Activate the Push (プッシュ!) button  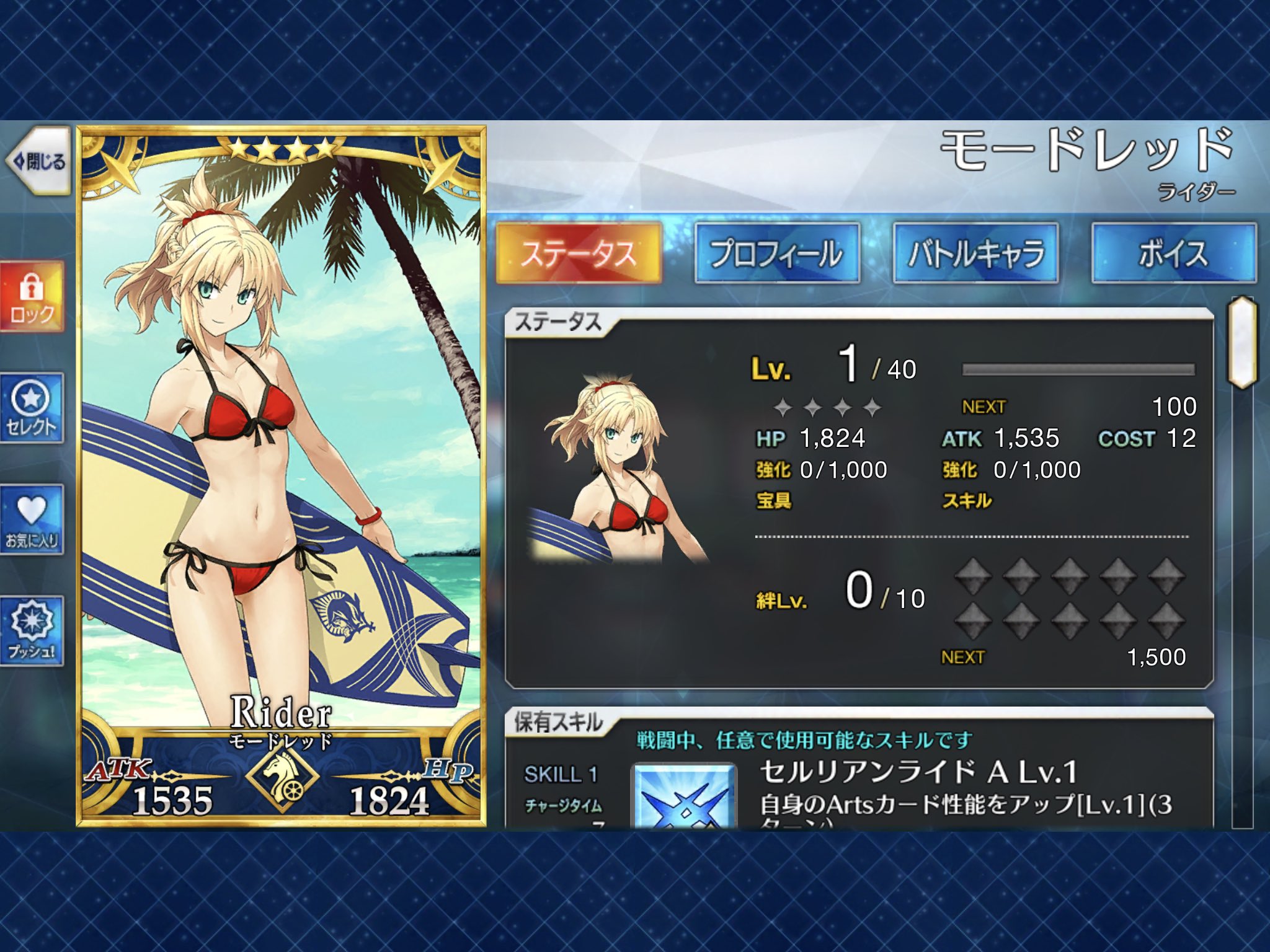coord(32,632)
